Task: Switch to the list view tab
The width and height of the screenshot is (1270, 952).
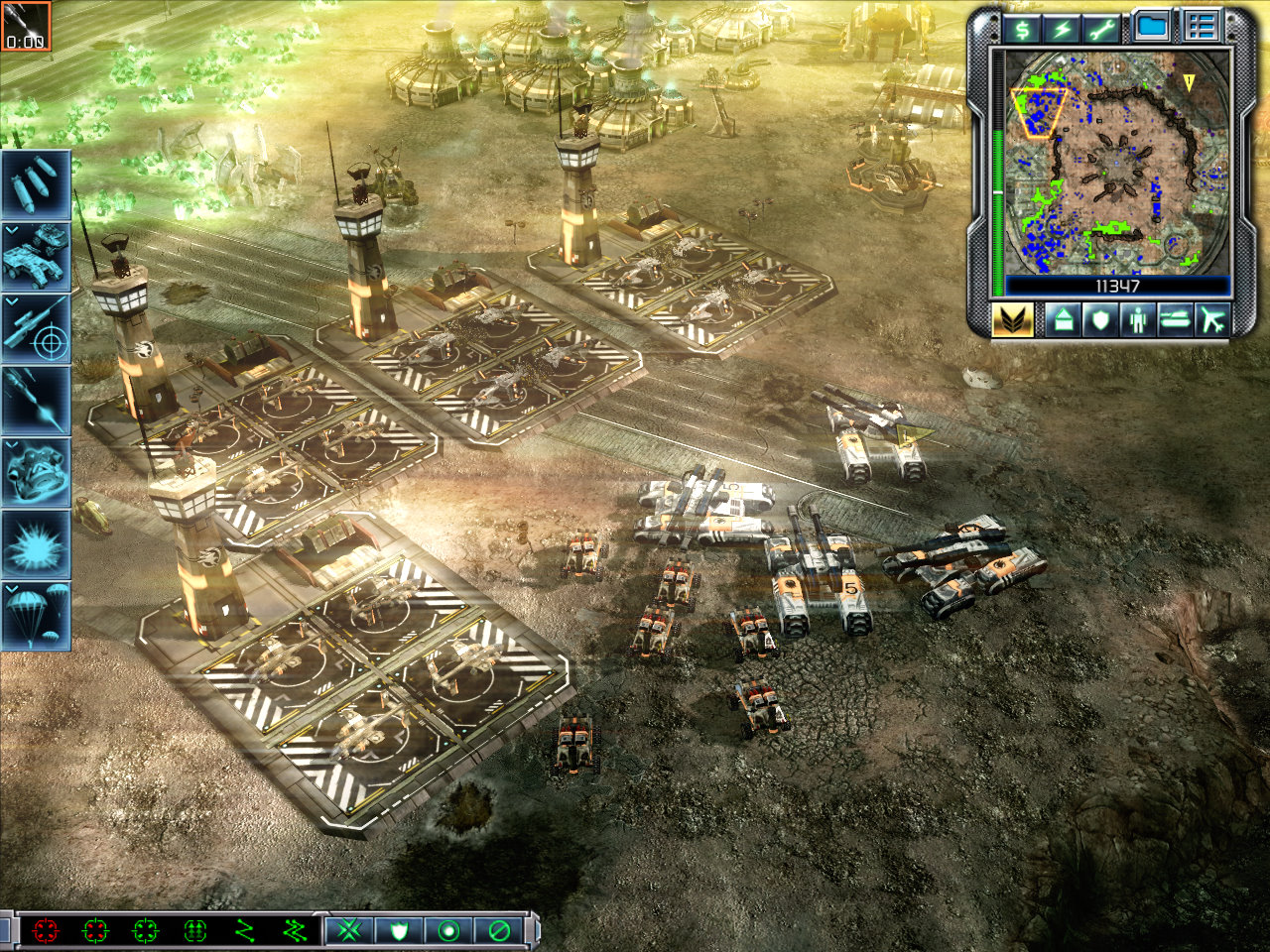Action: pyautogui.click(x=1200, y=27)
